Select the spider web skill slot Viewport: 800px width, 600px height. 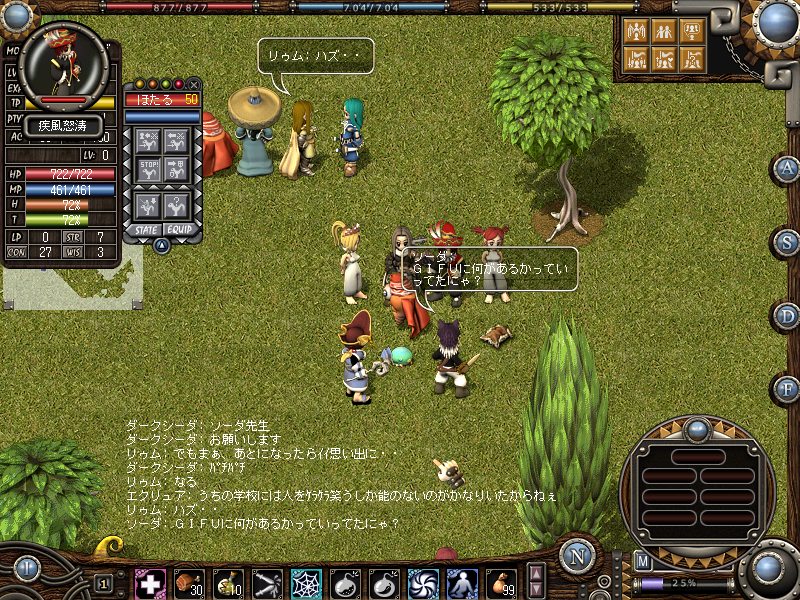click(x=306, y=582)
